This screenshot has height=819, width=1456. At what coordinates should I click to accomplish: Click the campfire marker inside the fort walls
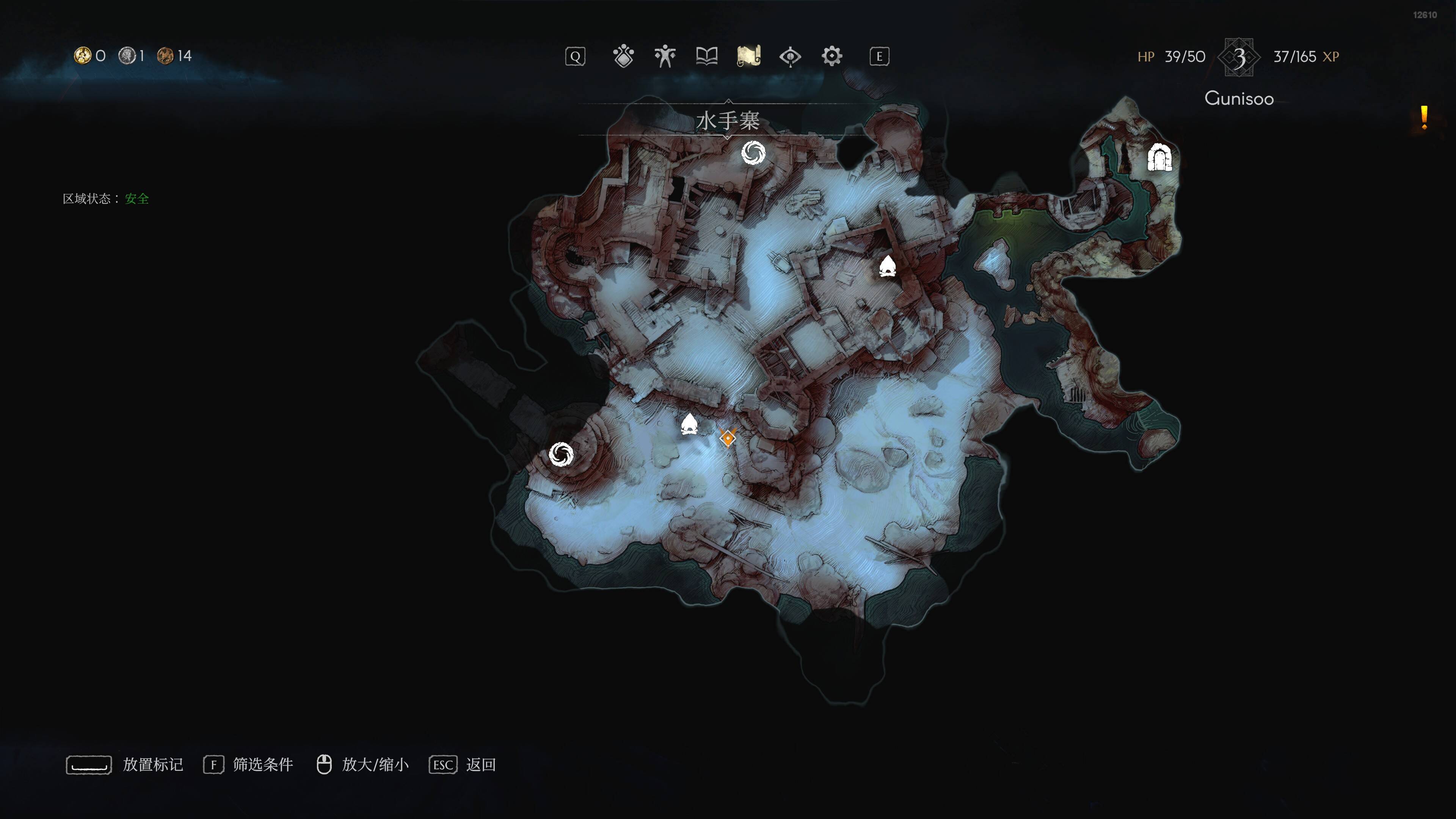pos(887,266)
